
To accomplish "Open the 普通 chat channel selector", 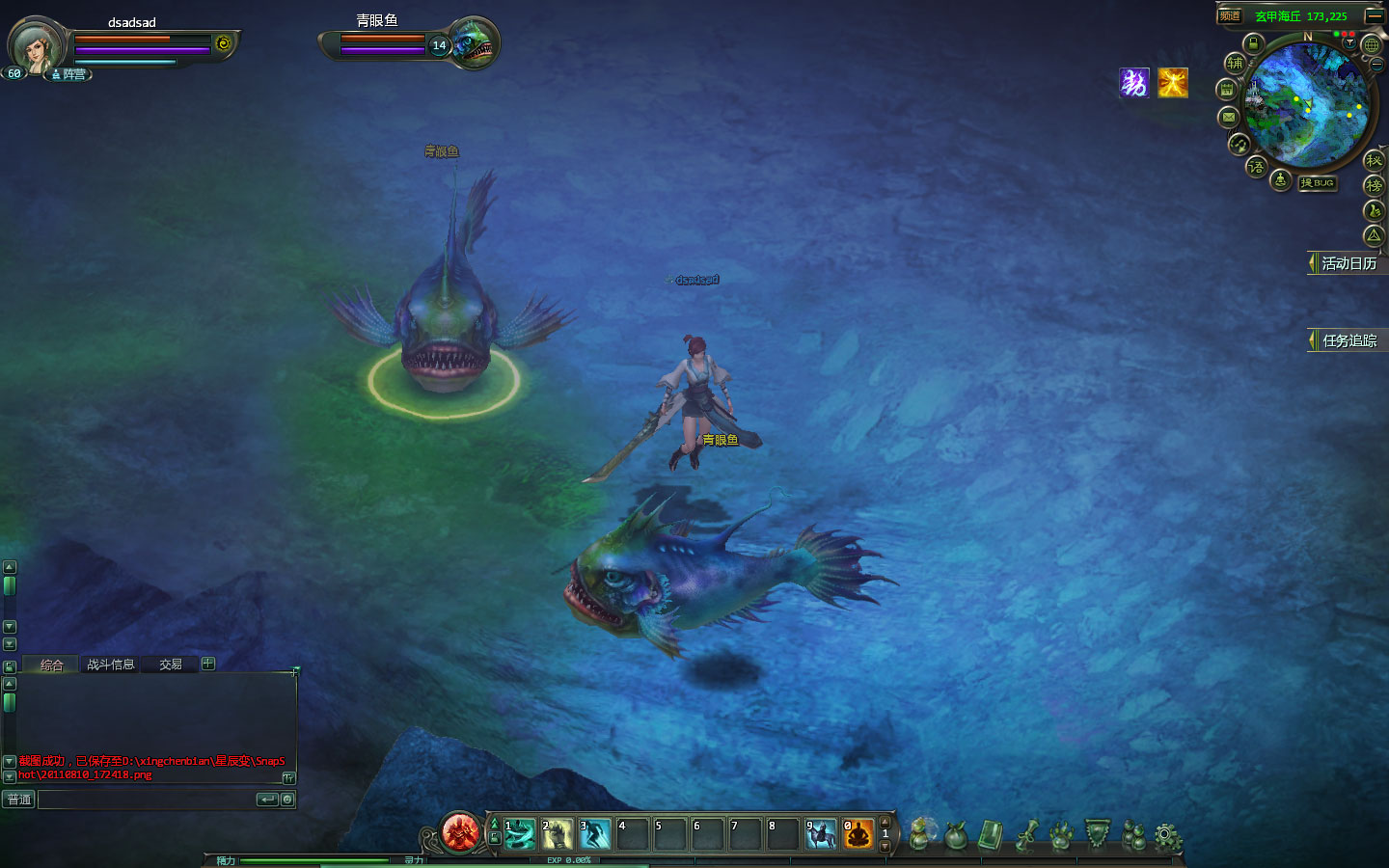I will (19, 800).
